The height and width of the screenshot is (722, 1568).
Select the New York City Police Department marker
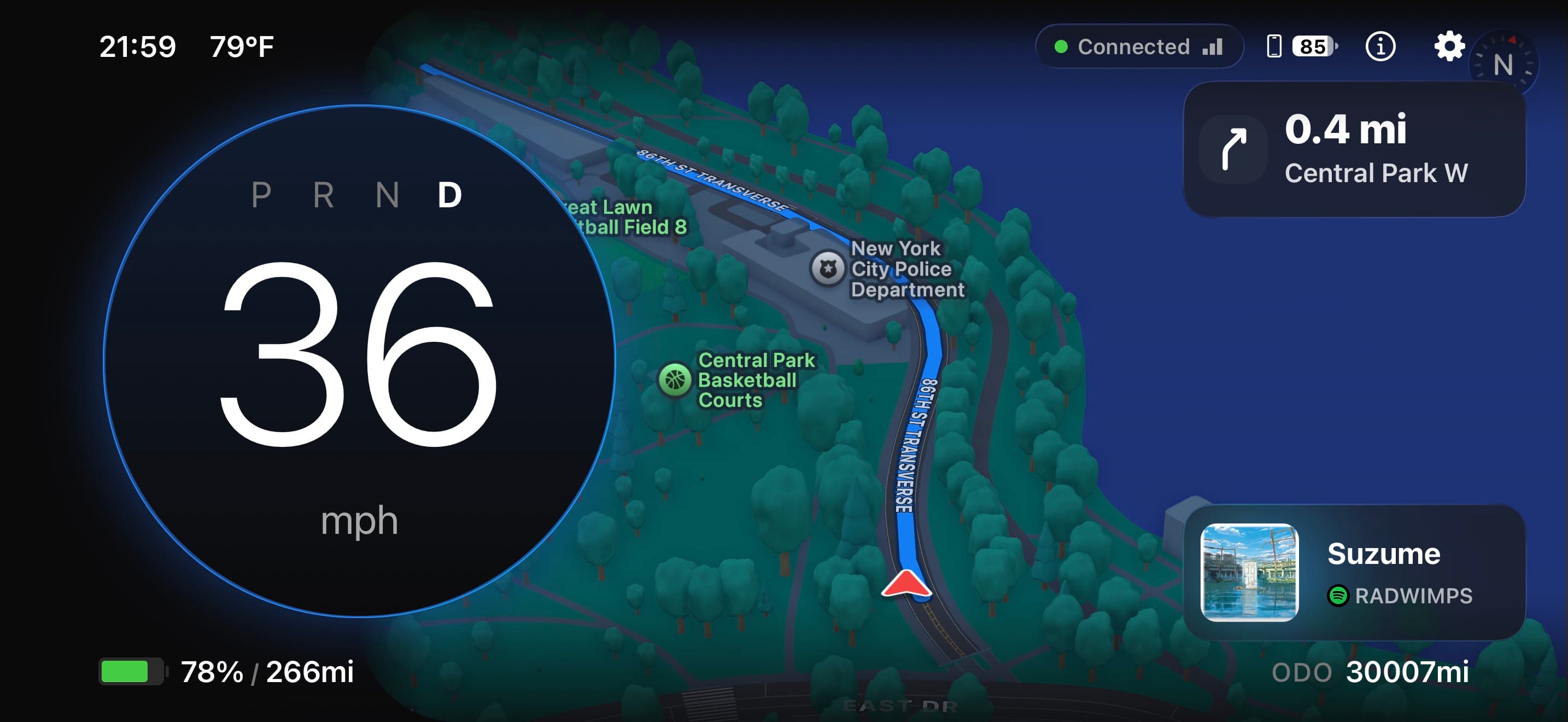(x=827, y=268)
